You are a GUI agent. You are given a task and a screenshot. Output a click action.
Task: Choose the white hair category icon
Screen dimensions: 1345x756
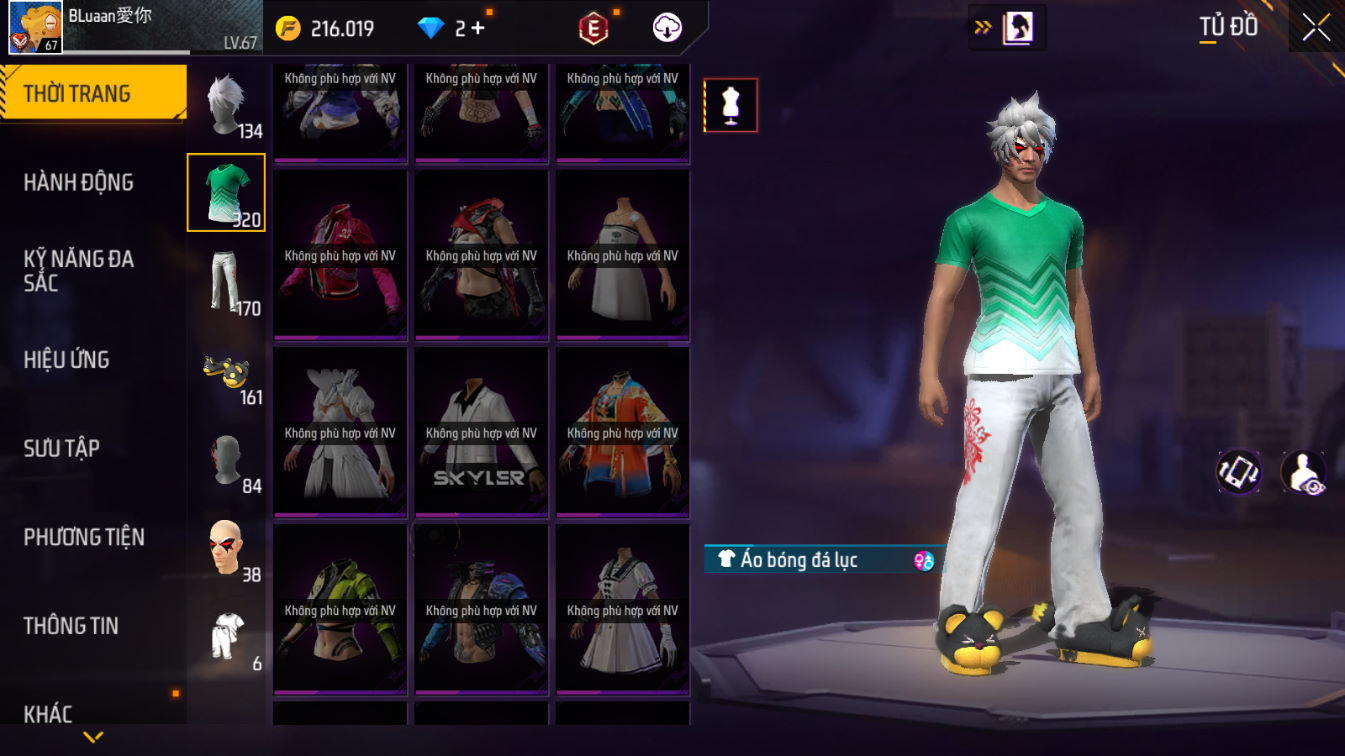point(226,104)
